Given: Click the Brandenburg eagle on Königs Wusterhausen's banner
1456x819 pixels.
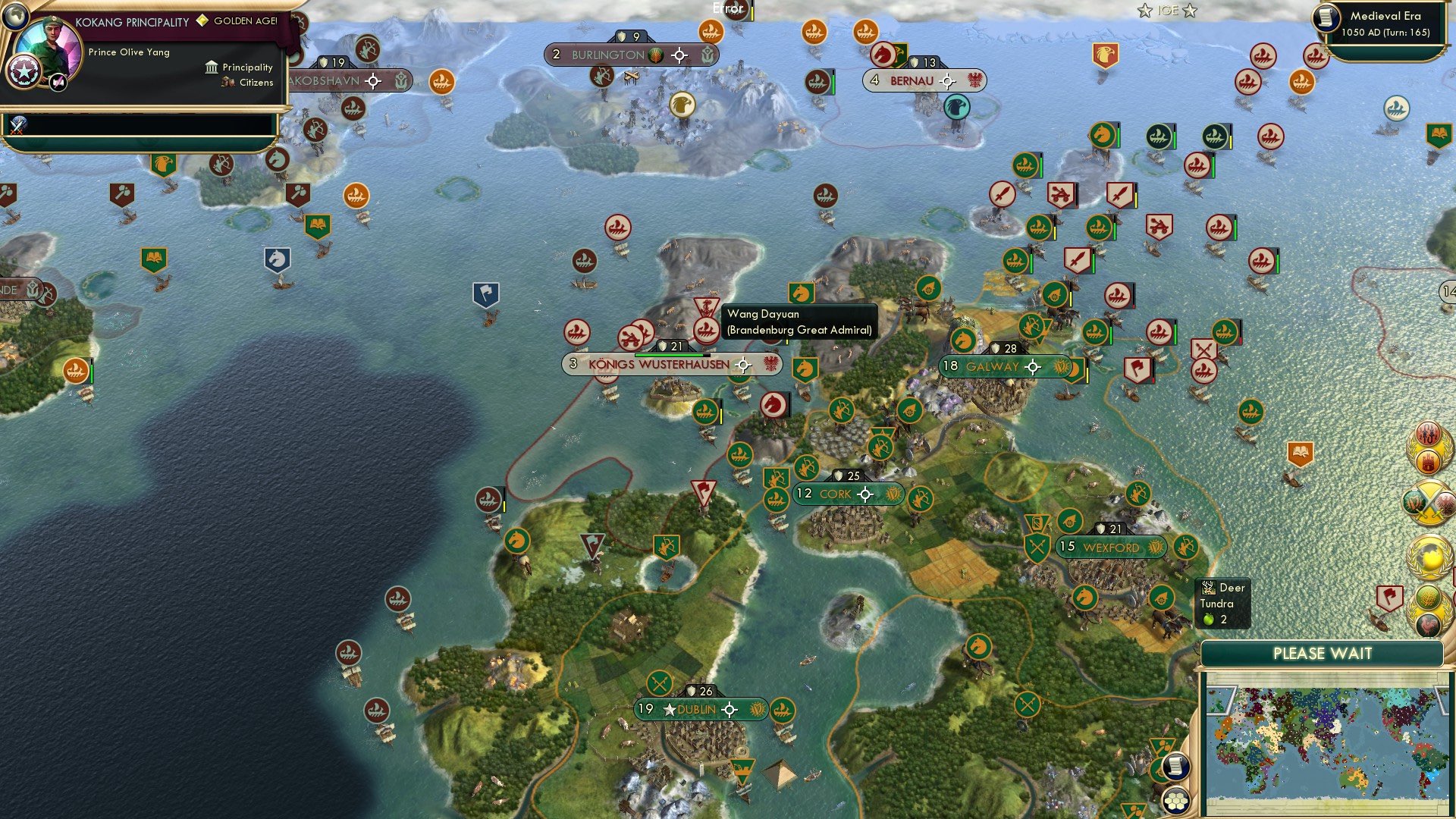Looking at the screenshot, I should coord(770,364).
